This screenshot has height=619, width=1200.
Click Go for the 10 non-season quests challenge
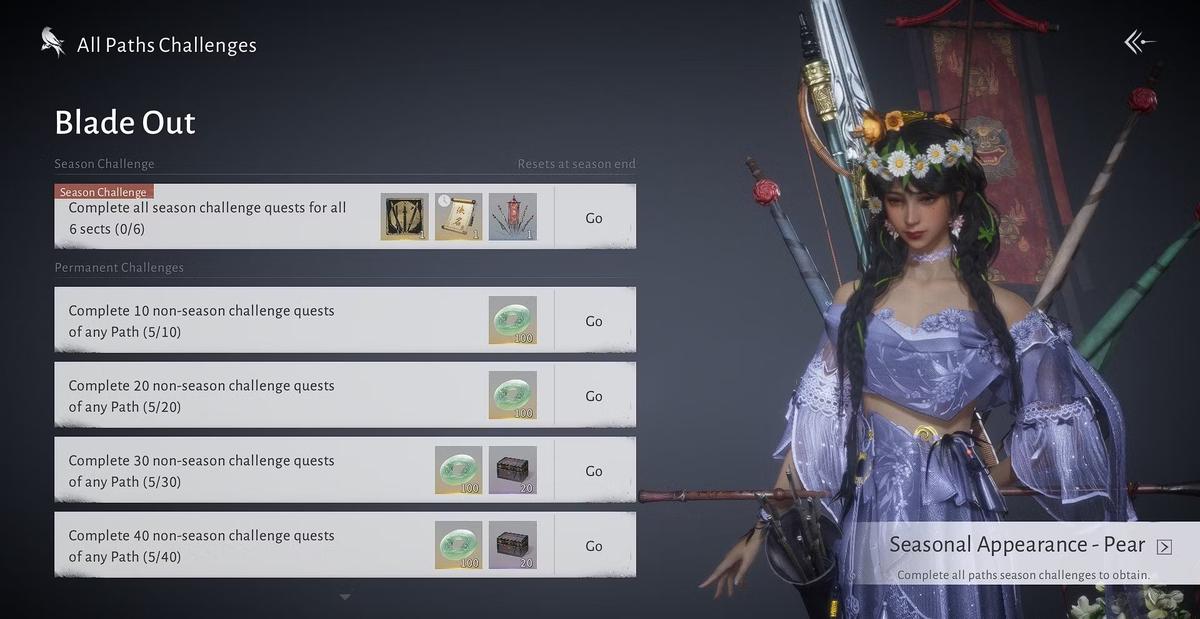click(x=594, y=321)
